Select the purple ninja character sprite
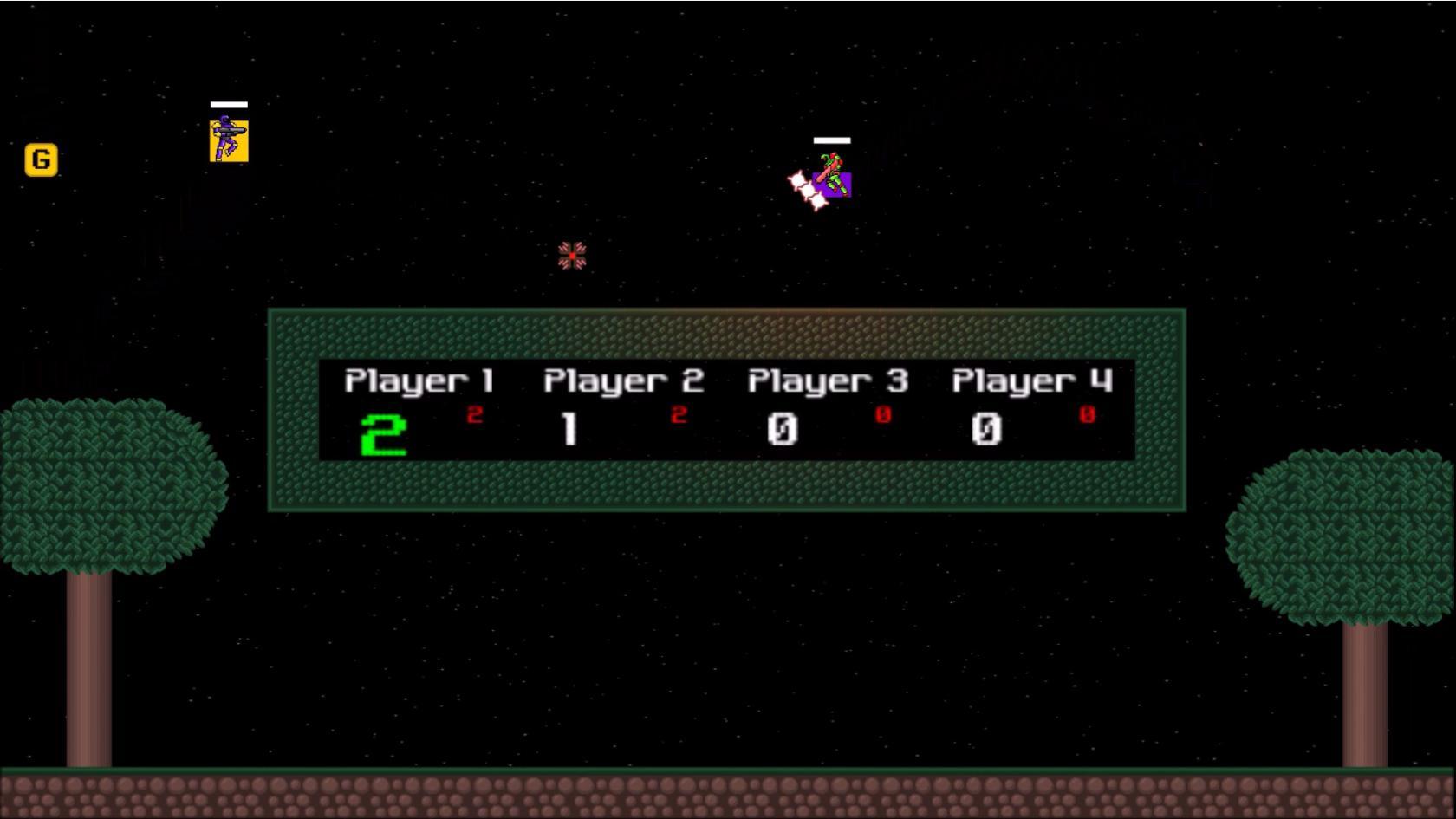 229,137
